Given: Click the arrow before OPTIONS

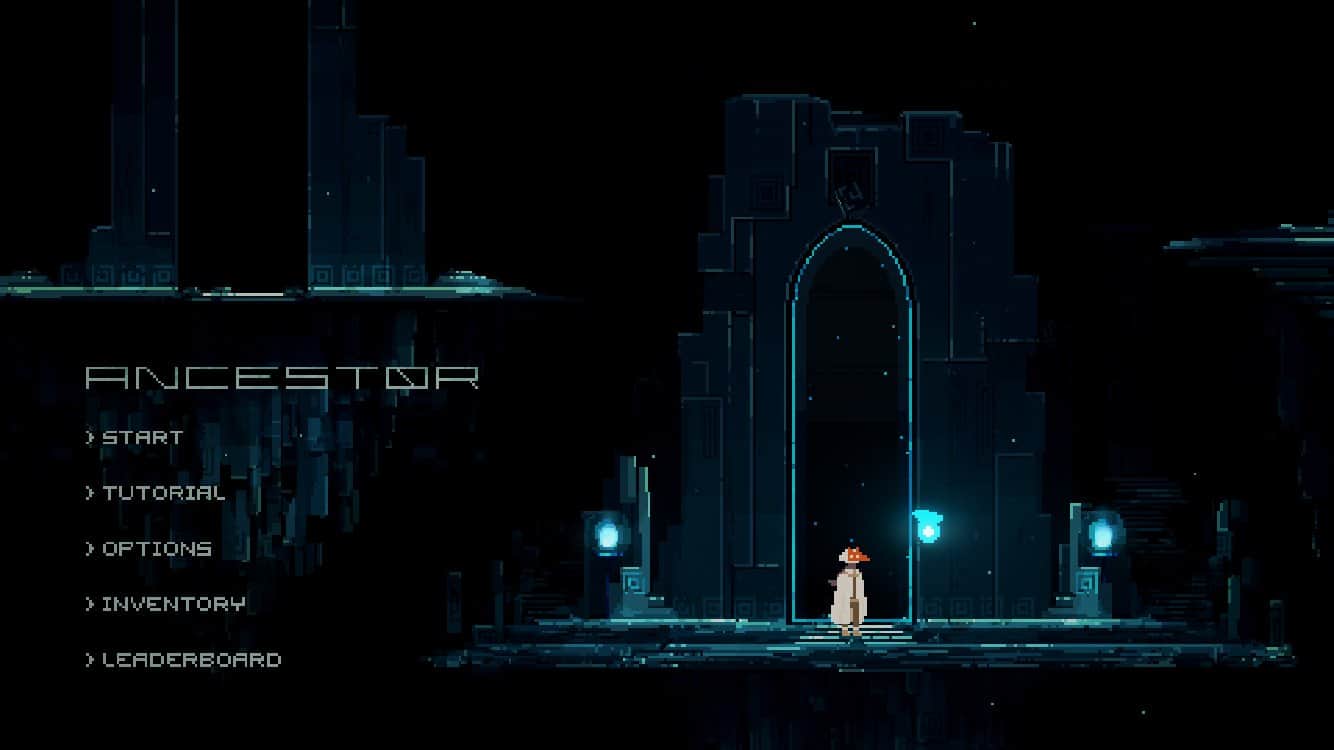Looking at the screenshot, I should (89, 548).
